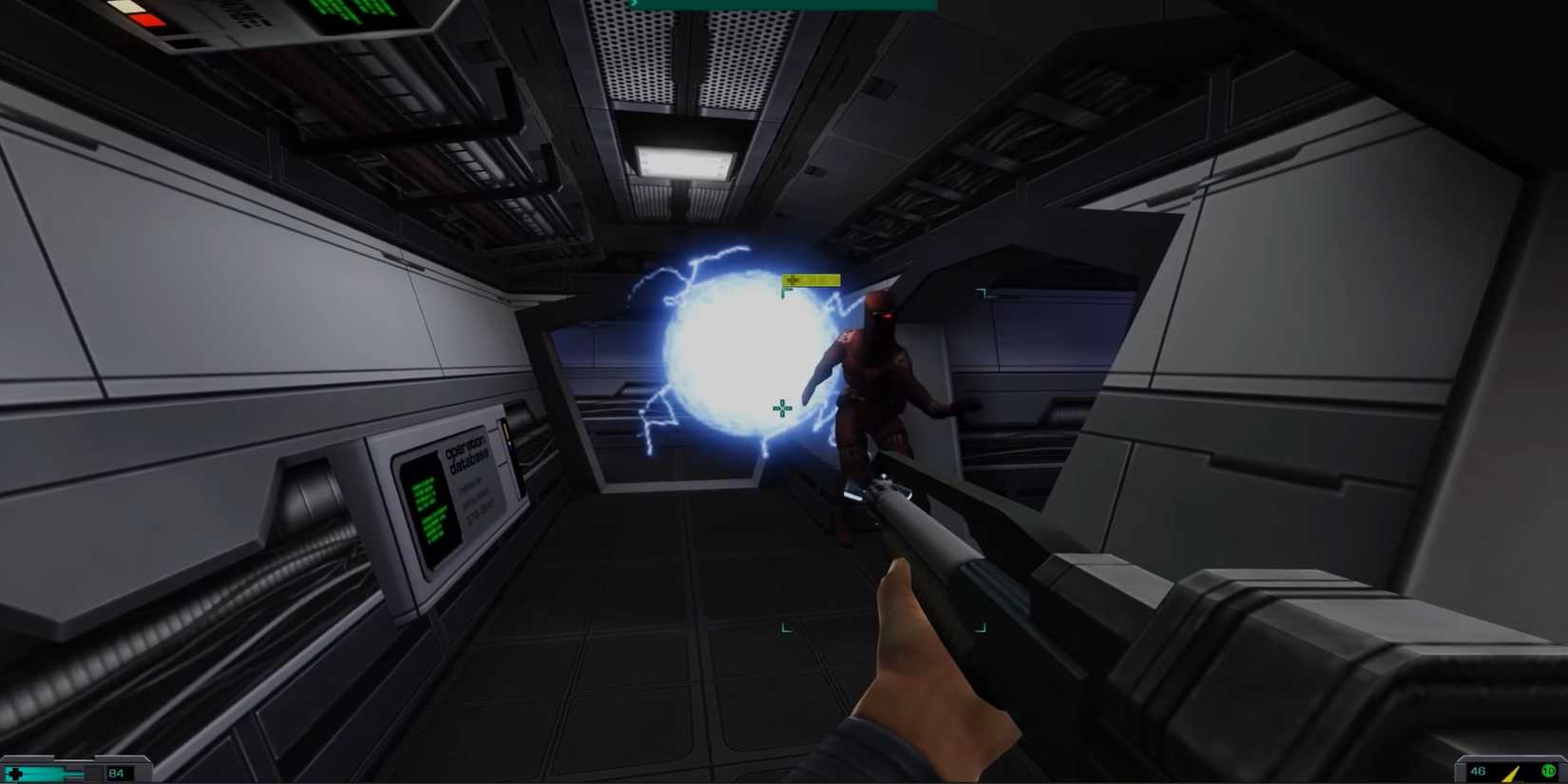1568x784 pixels.
Task: Toggle the red indicator light on the ceiling panel
Action: [x=145, y=19]
